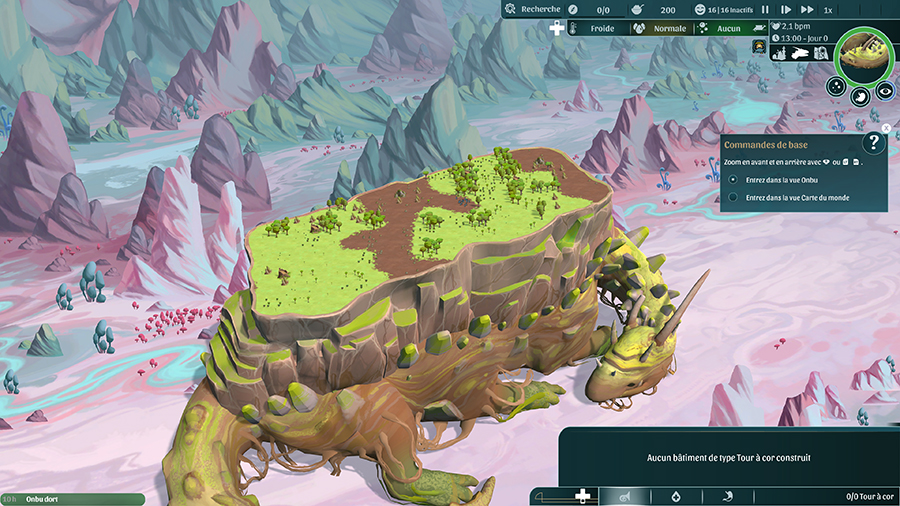
Task: Select the horn tower tab
Action: [623, 495]
